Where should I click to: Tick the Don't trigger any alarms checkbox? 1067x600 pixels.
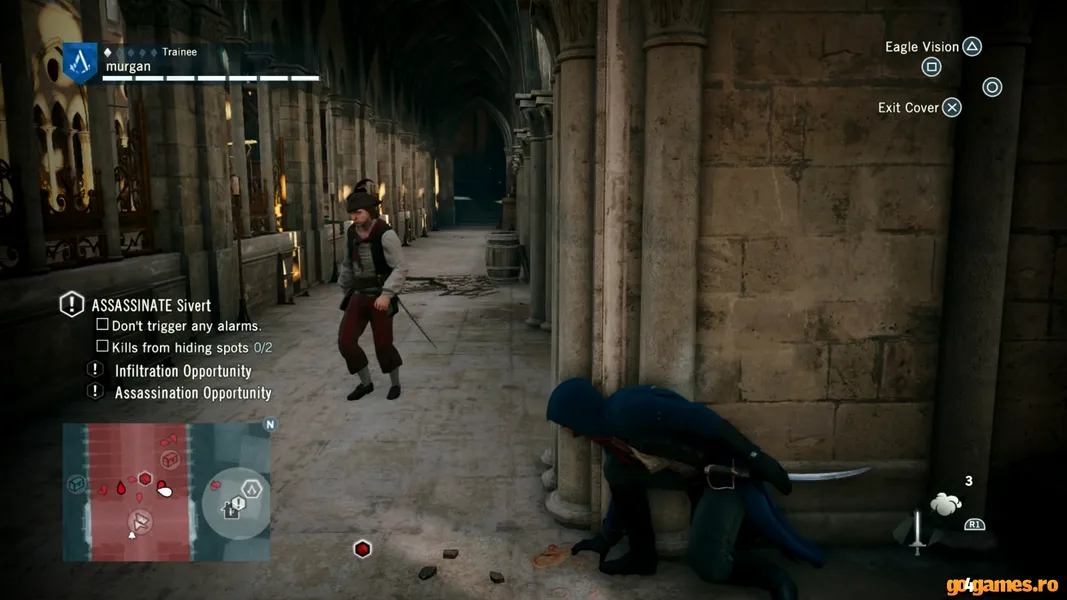[102, 325]
